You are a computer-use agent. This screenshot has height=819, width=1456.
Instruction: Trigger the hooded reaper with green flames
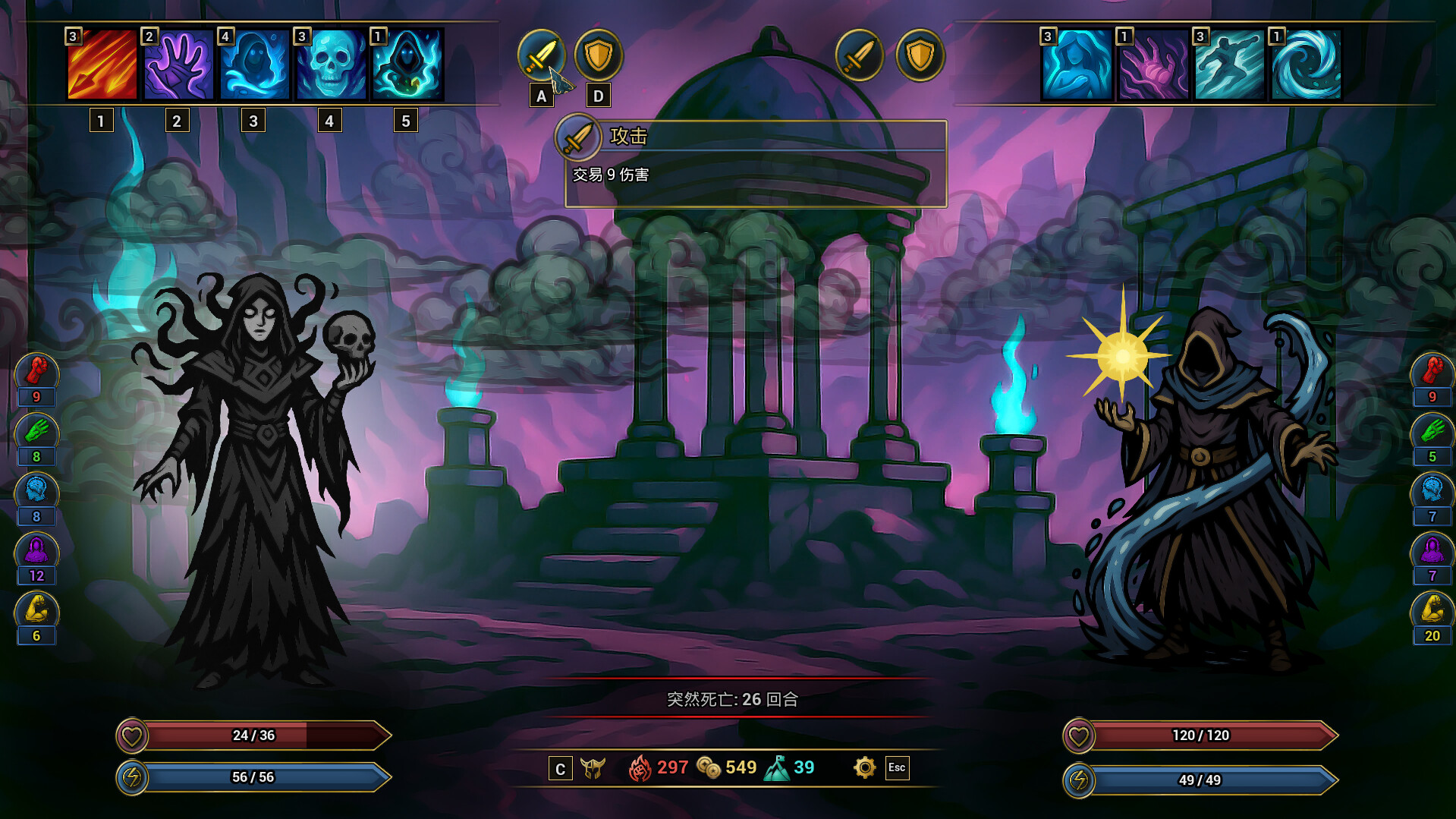pyautogui.click(x=407, y=65)
